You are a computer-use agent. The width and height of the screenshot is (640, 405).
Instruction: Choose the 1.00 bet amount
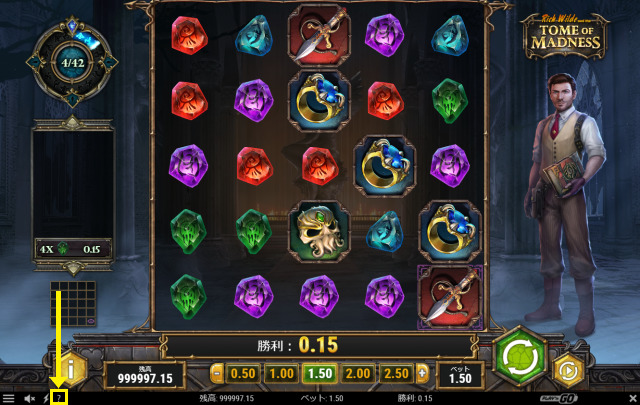click(x=282, y=373)
